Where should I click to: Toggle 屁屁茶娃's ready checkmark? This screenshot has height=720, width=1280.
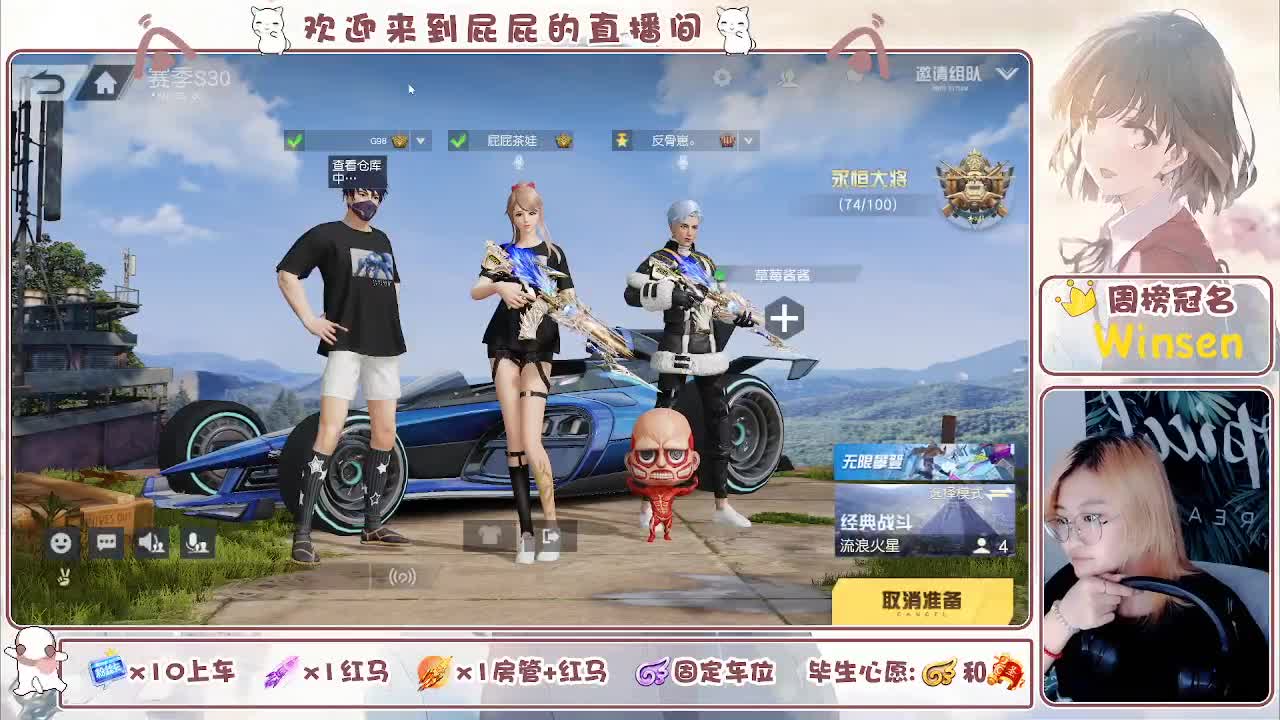click(x=457, y=141)
